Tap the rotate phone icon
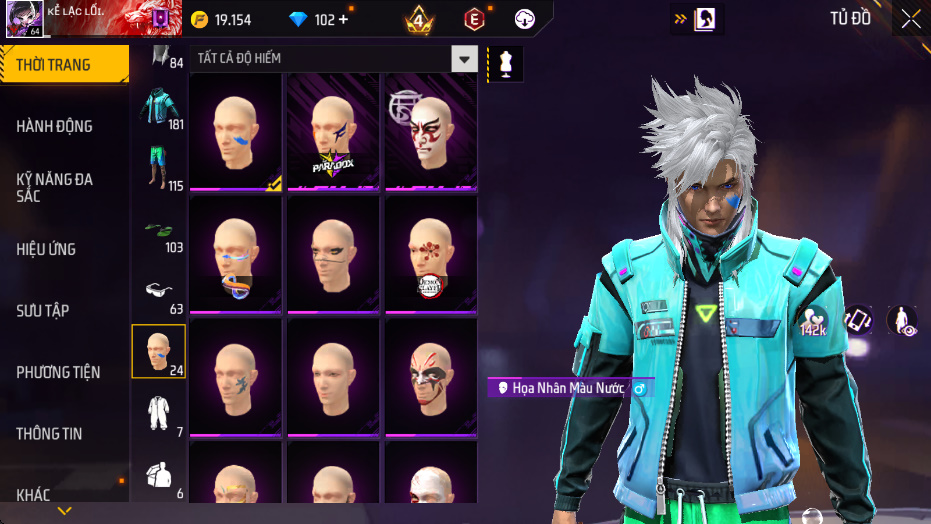The image size is (931, 524). pyautogui.click(x=859, y=320)
